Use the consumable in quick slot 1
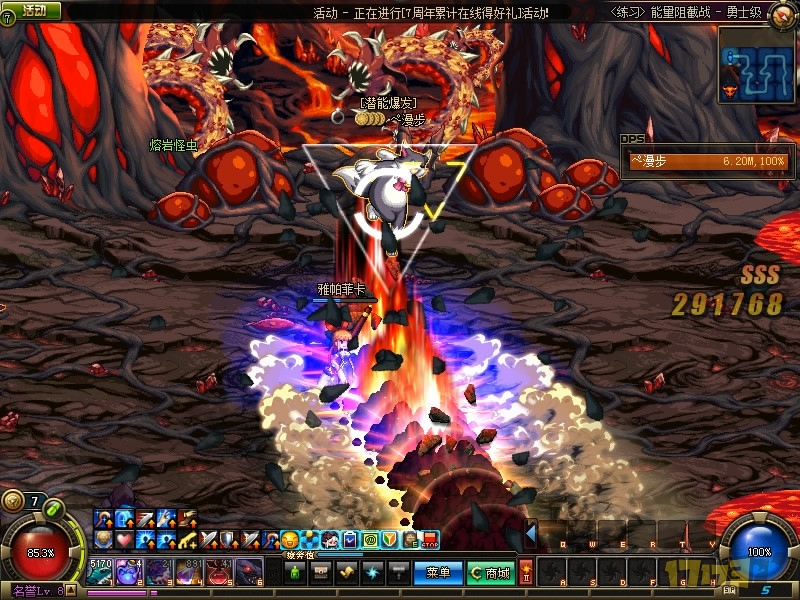800x600 pixels. click(100, 572)
